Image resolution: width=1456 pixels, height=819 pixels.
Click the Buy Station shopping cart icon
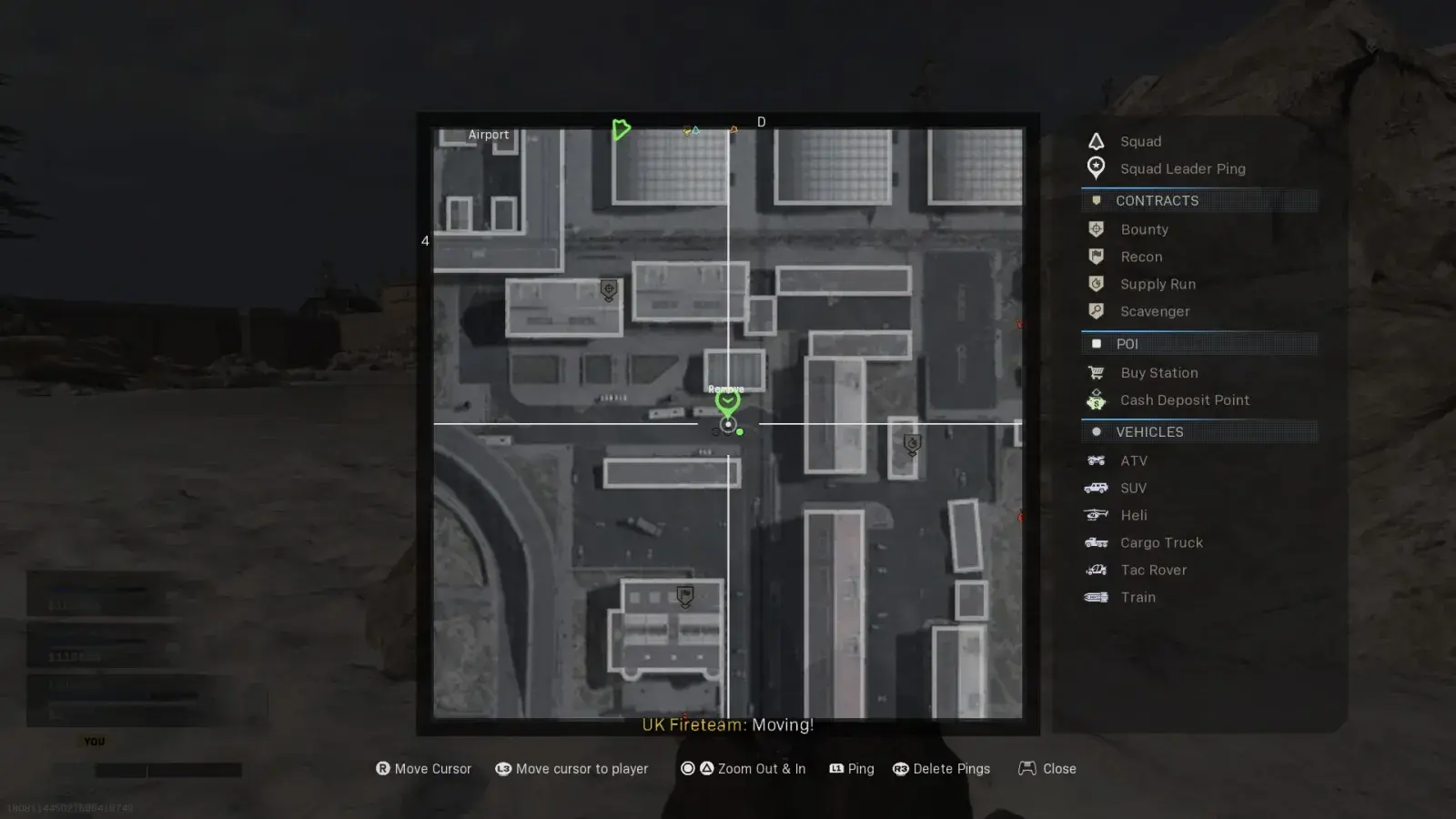[x=1096, y=372]
